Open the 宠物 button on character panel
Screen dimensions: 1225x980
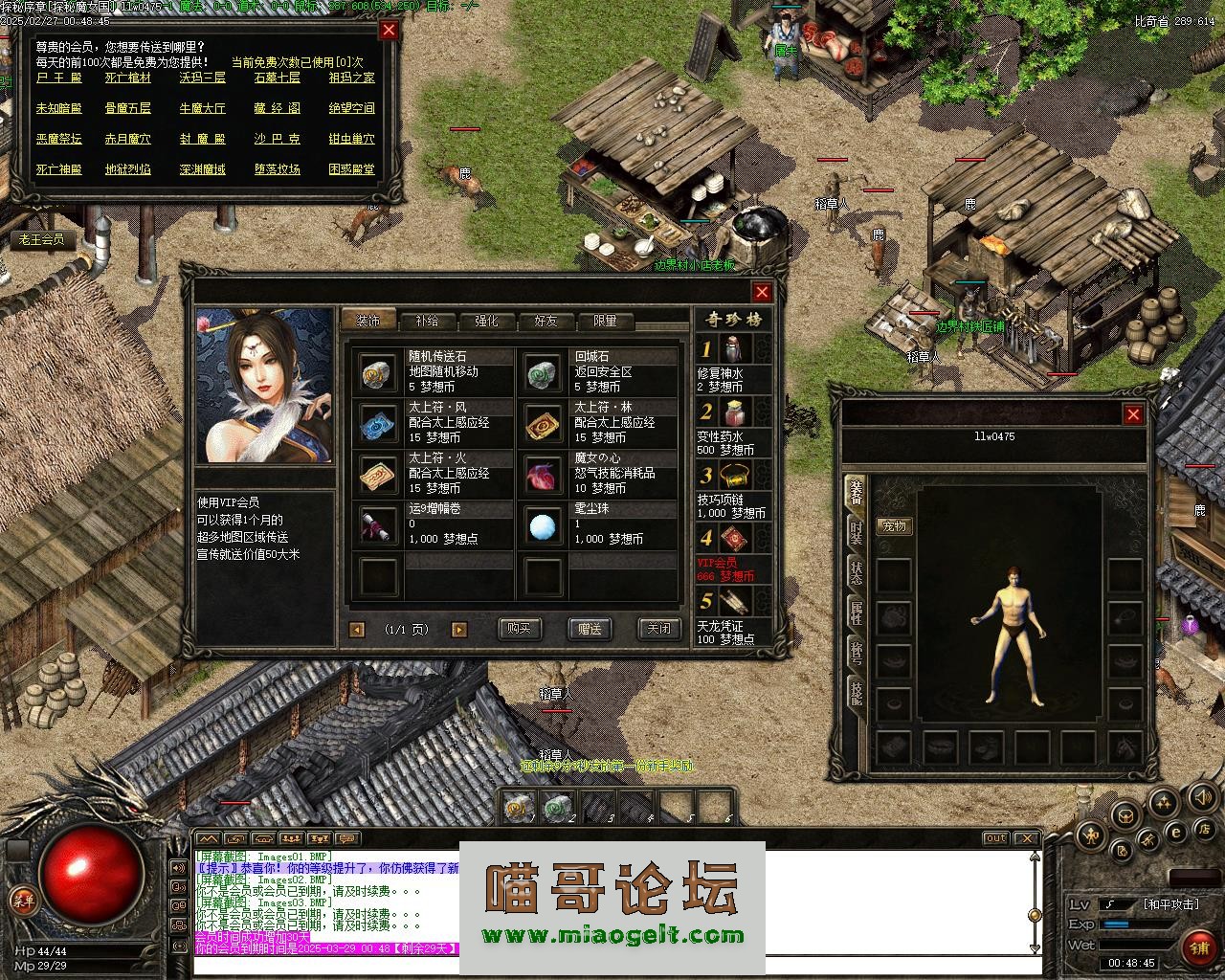pos(894,526)
